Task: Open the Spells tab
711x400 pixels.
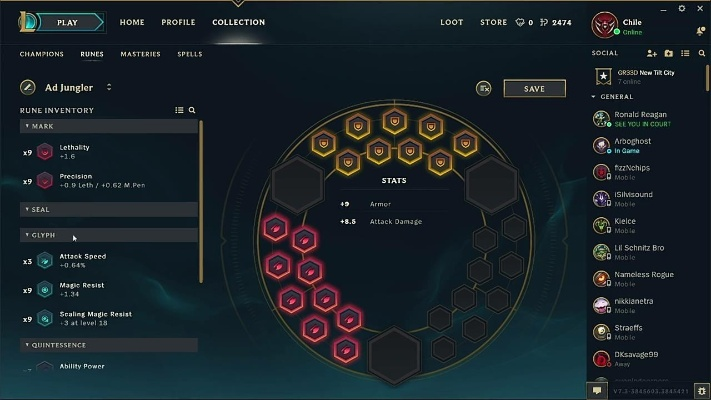Action: pos(189,54)
